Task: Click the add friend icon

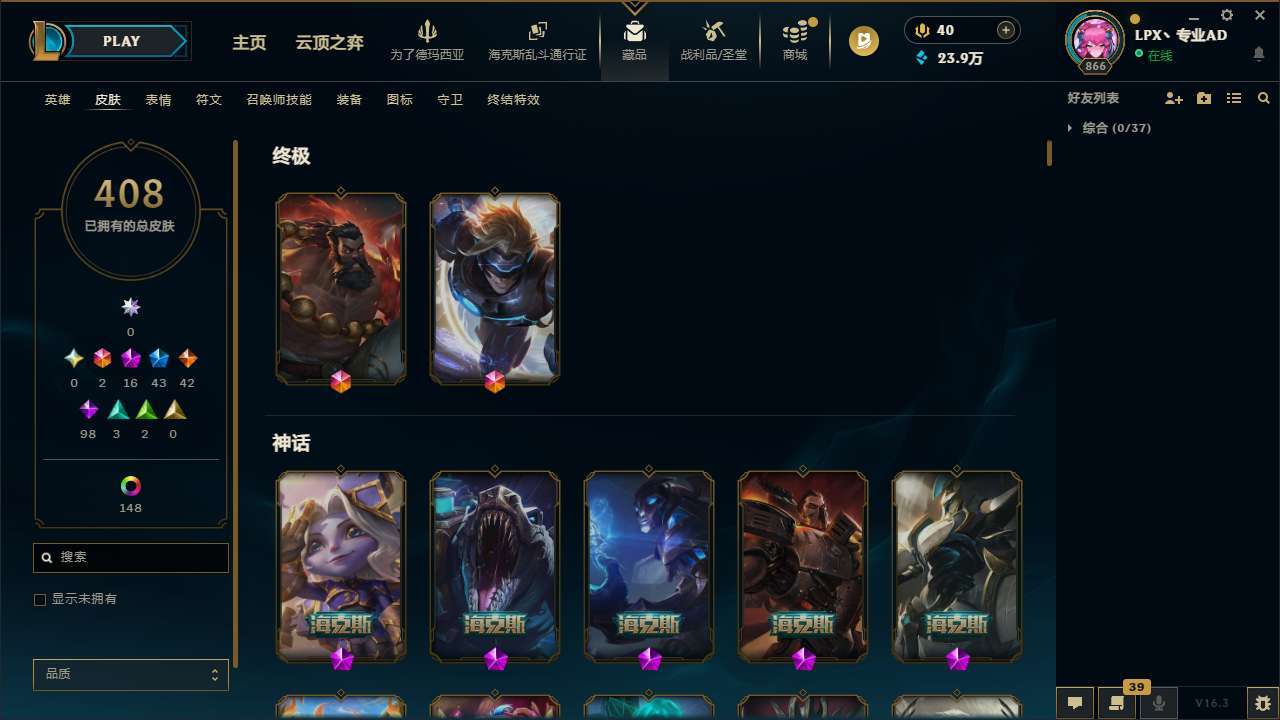Action: click(x=1174, y=98)
